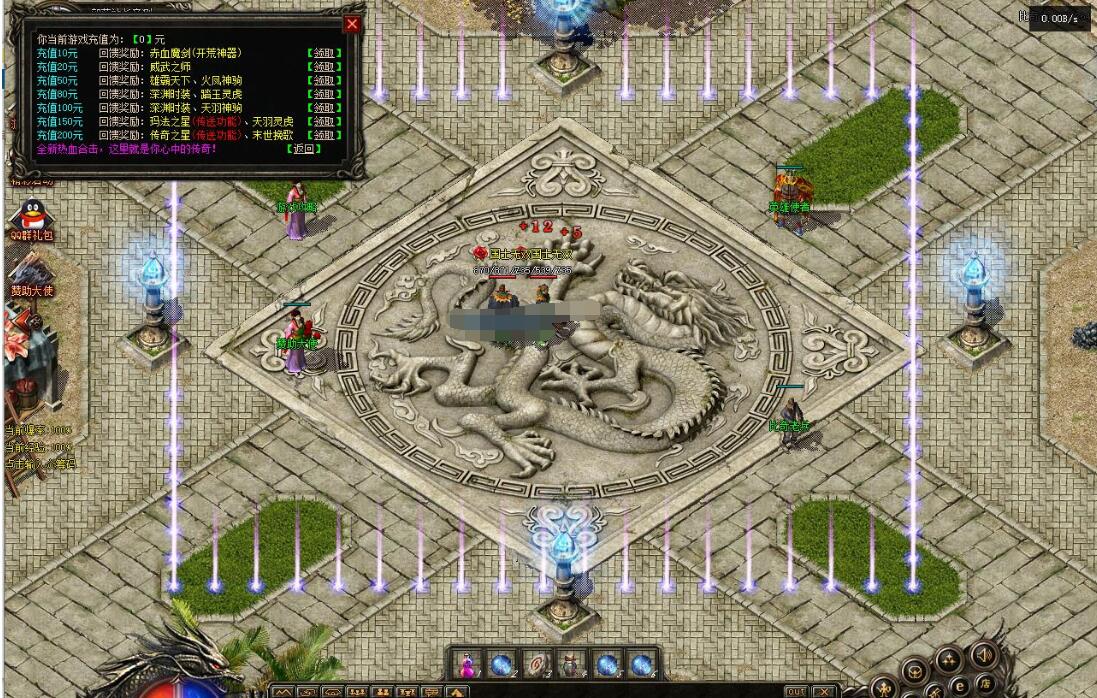Claim the 80元 踏玉灵虎 reward

pos(324,94)
